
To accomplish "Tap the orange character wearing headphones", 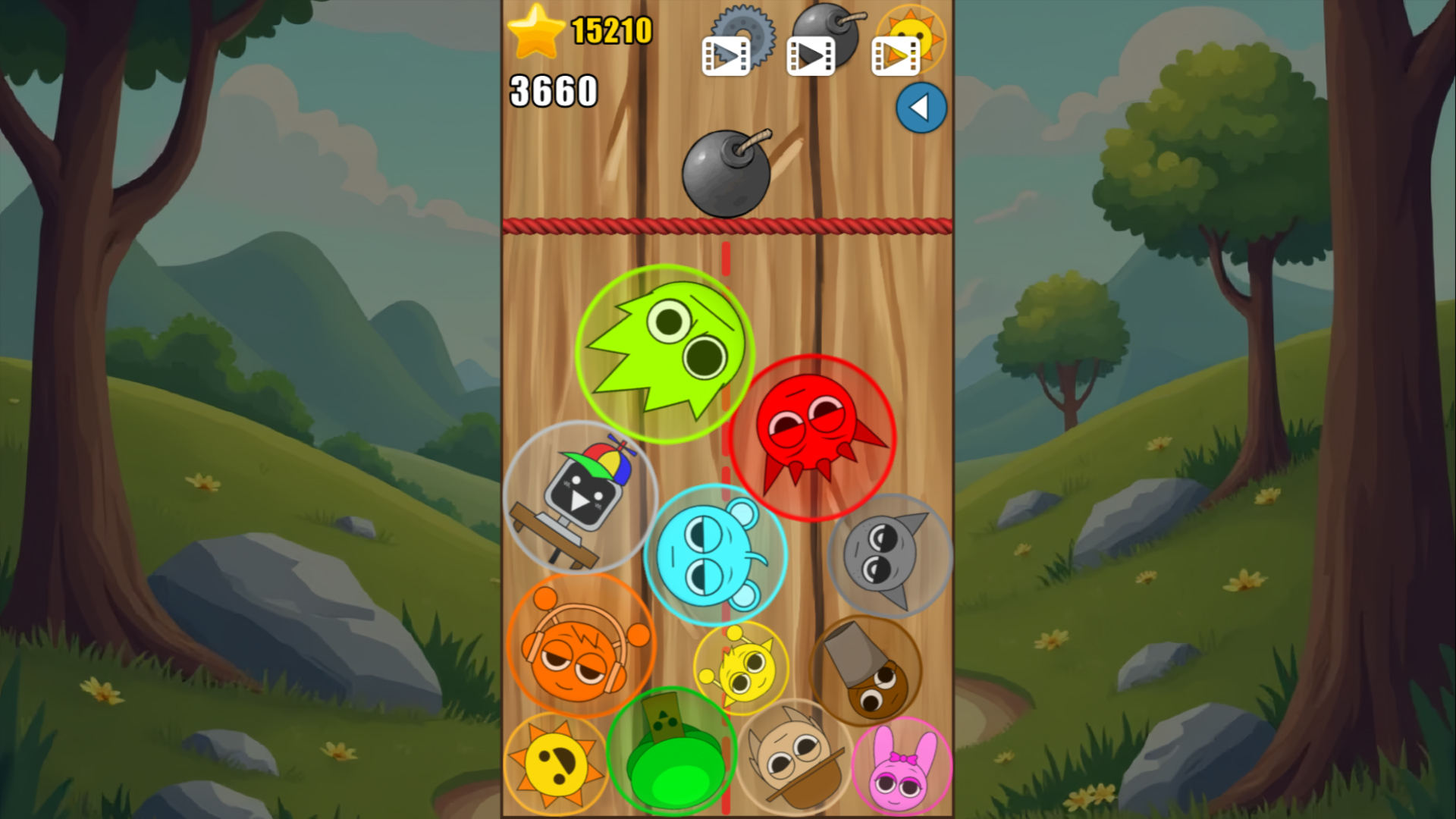I will 582,648.
